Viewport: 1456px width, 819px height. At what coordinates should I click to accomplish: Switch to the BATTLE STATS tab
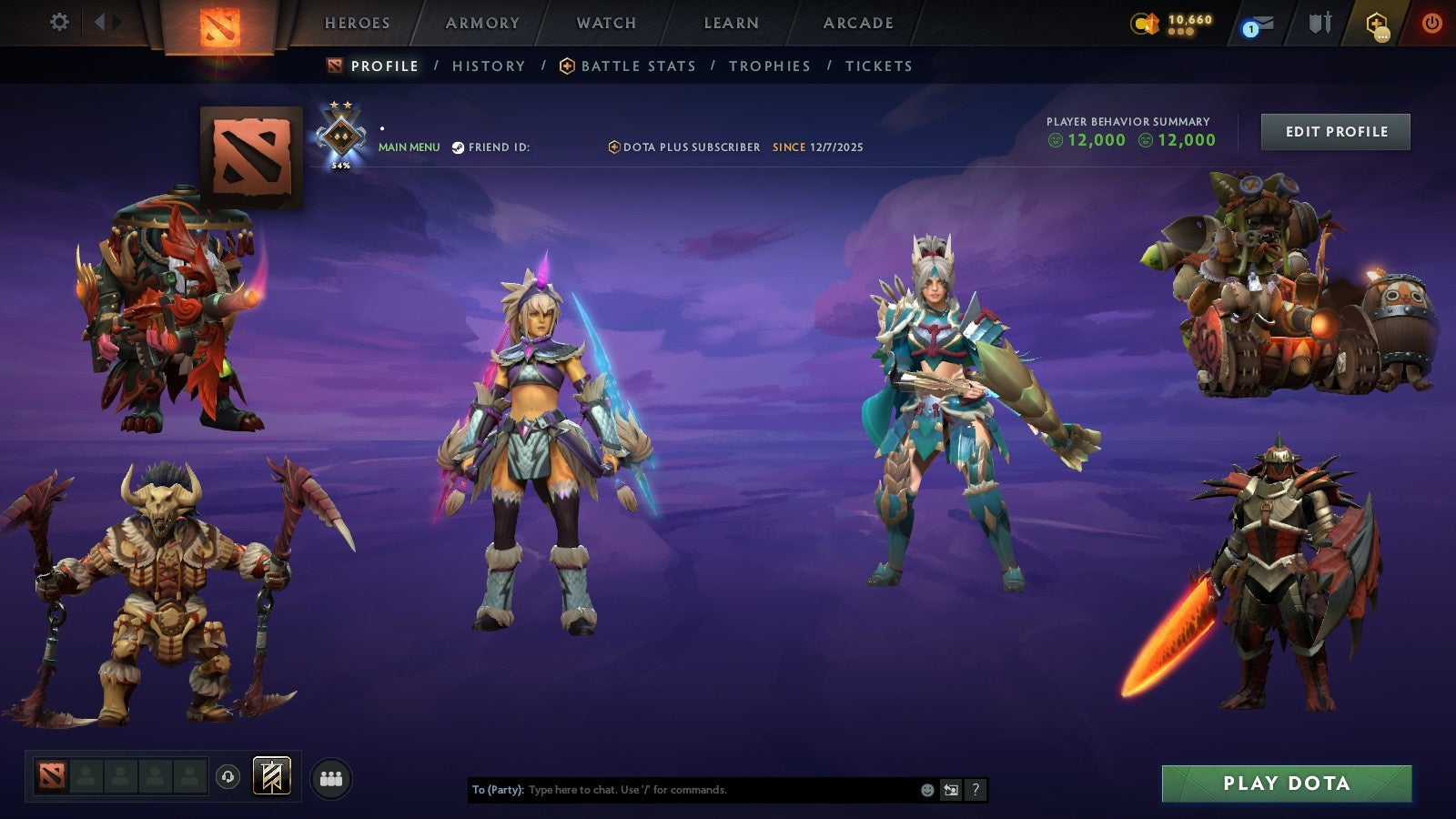(637, 66)
